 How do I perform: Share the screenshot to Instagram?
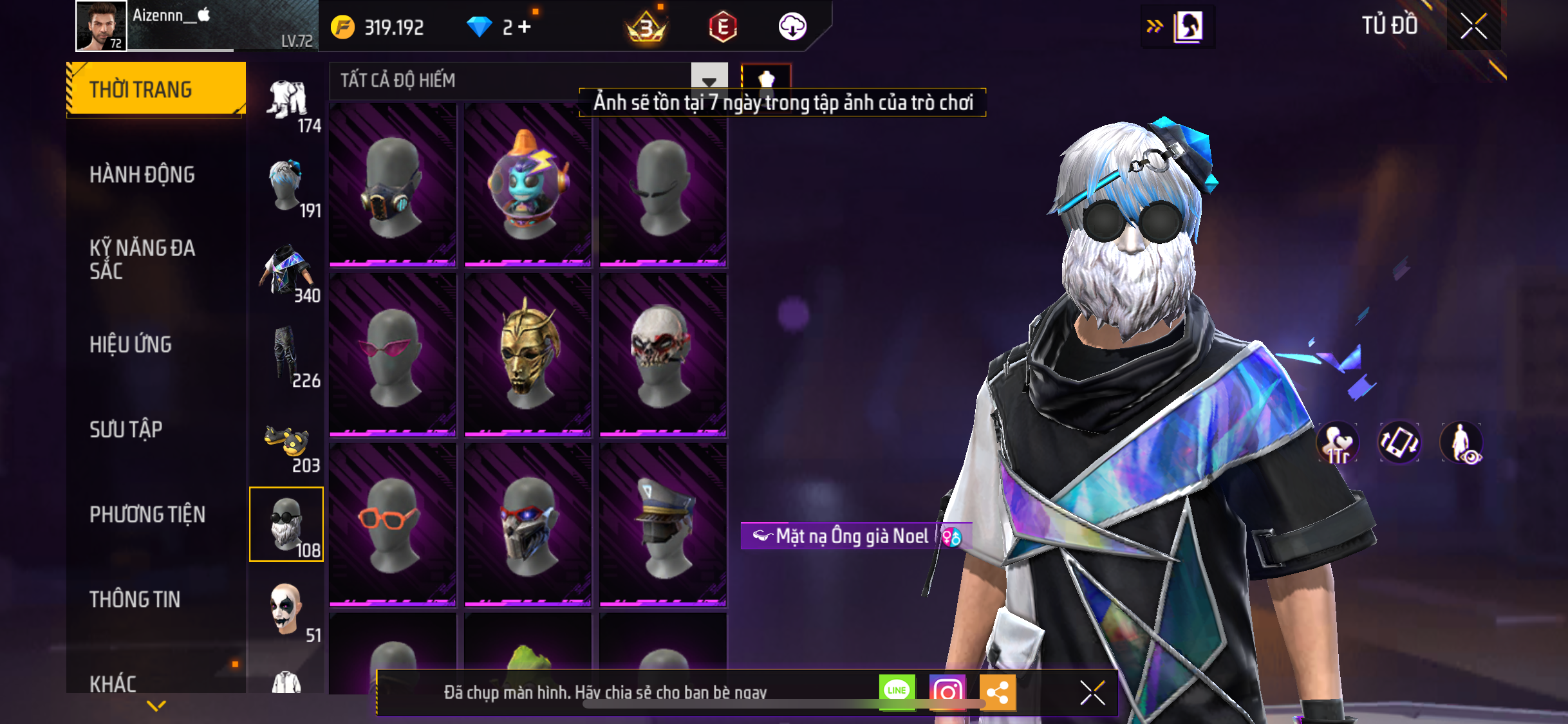pos(947,692)
